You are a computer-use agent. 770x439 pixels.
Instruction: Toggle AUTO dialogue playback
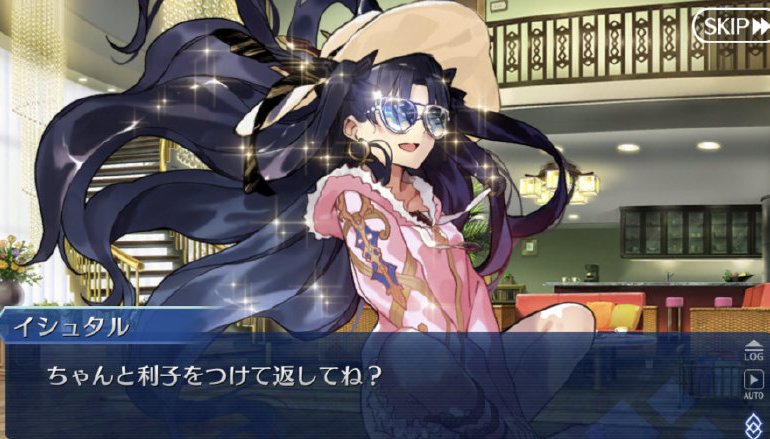(753, 384)
